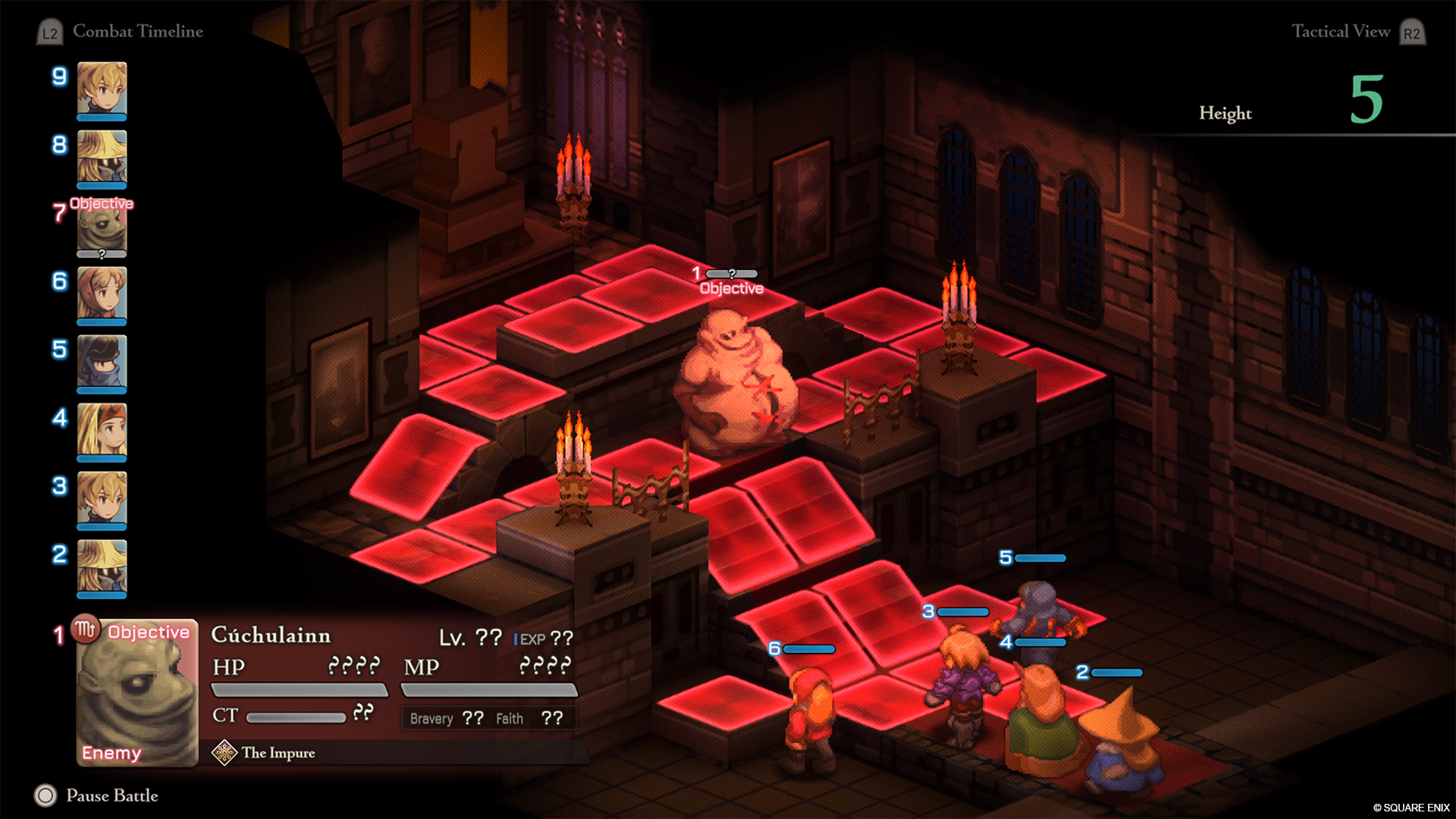Viewport: 1456px width, 819px height.
Task: Click the ? HP marker under turn 7 portrait
Action: pyautogui.click(x=102, y=253)
